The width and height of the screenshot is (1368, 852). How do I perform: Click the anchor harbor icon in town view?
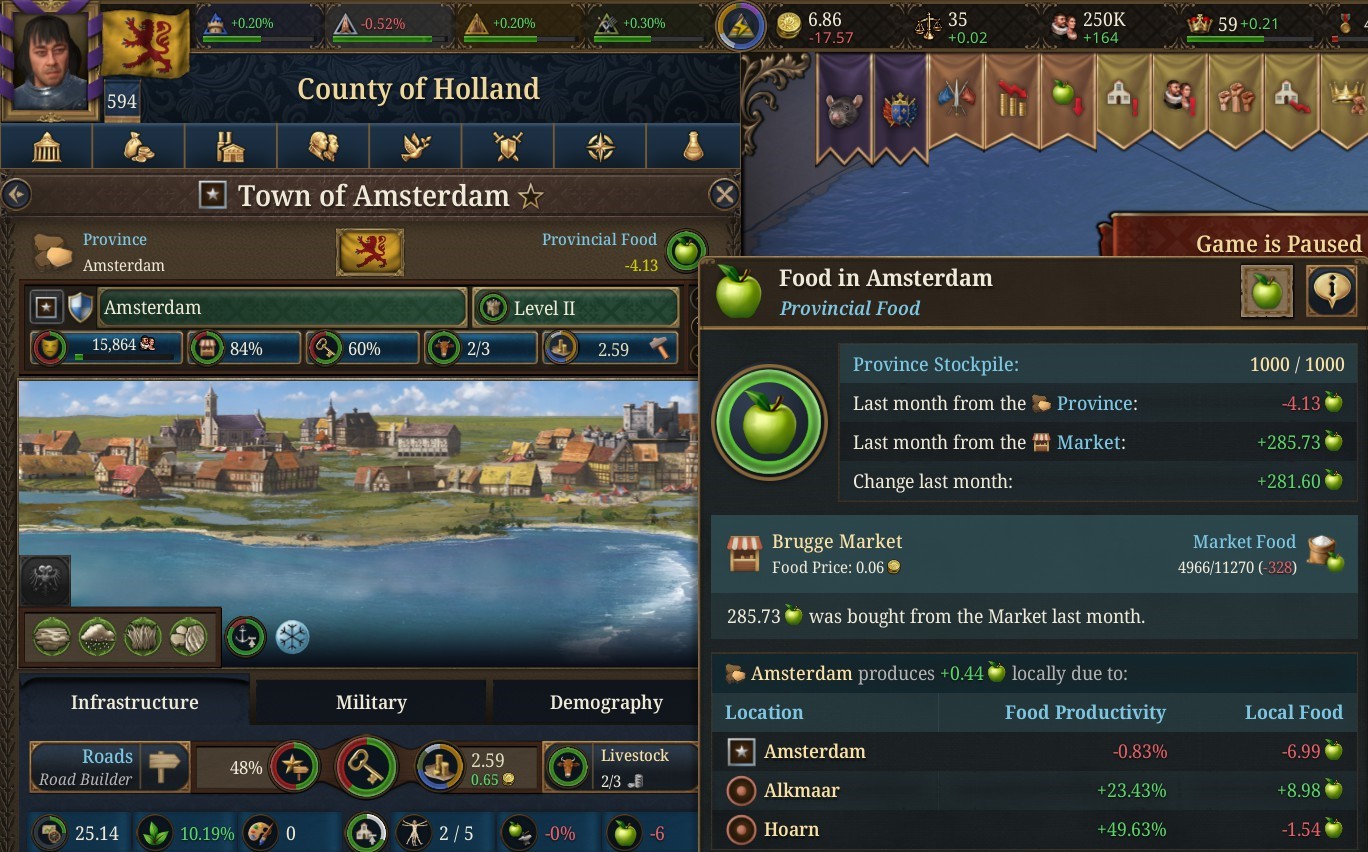pos(245,636)
